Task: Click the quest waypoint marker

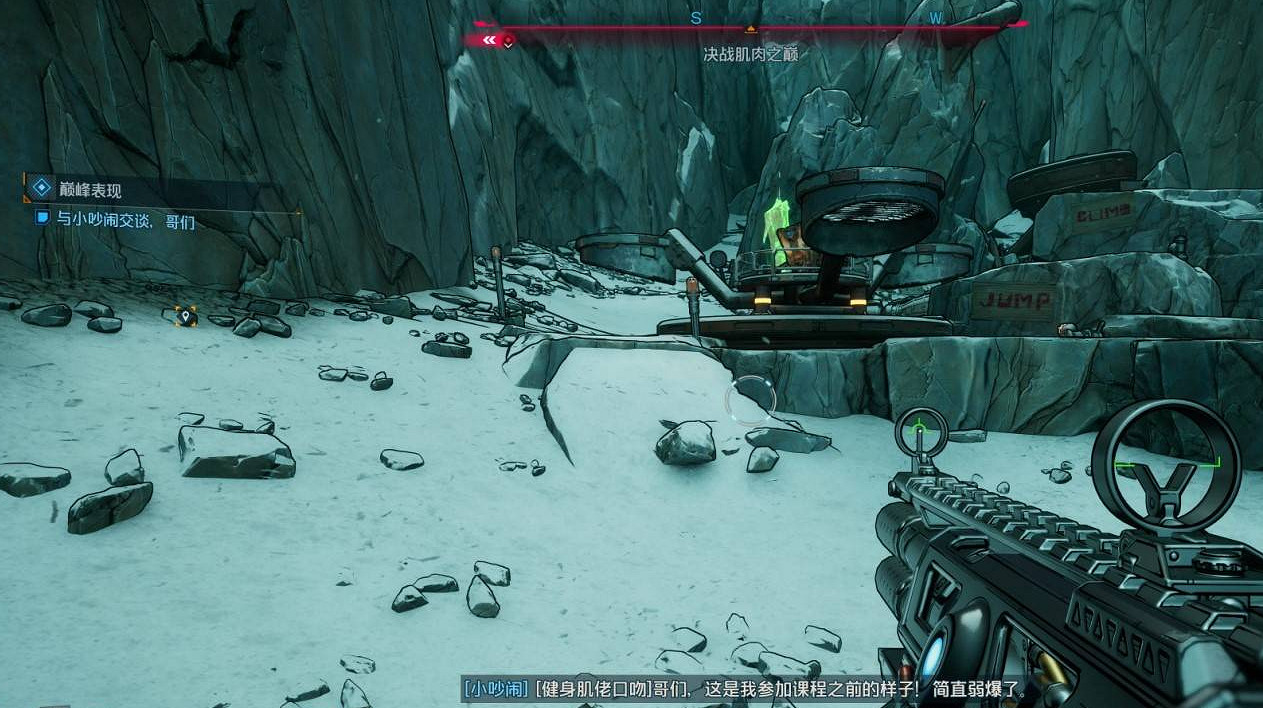Action: coord(184,317)
